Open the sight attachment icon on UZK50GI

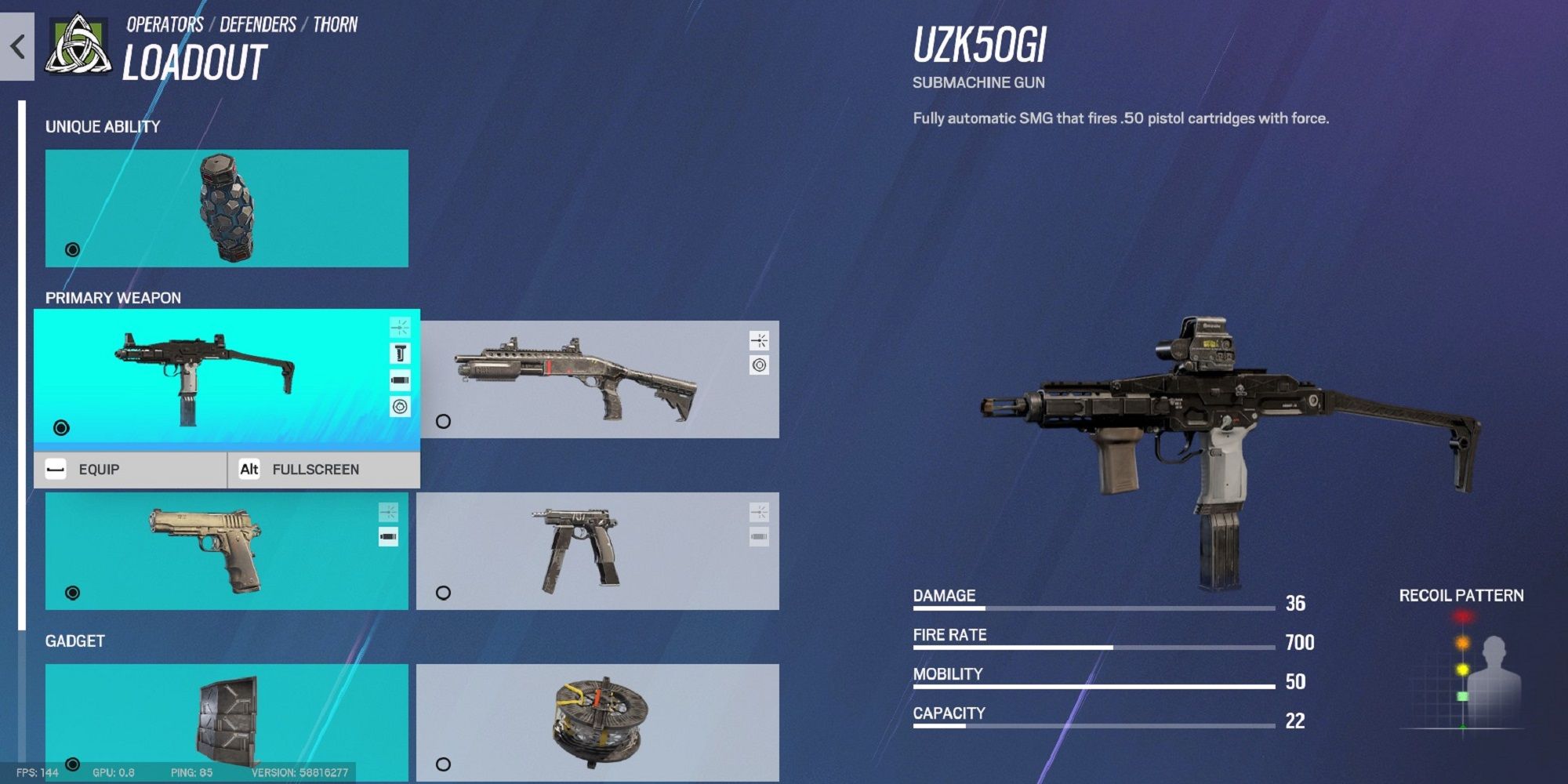point(401,406)
